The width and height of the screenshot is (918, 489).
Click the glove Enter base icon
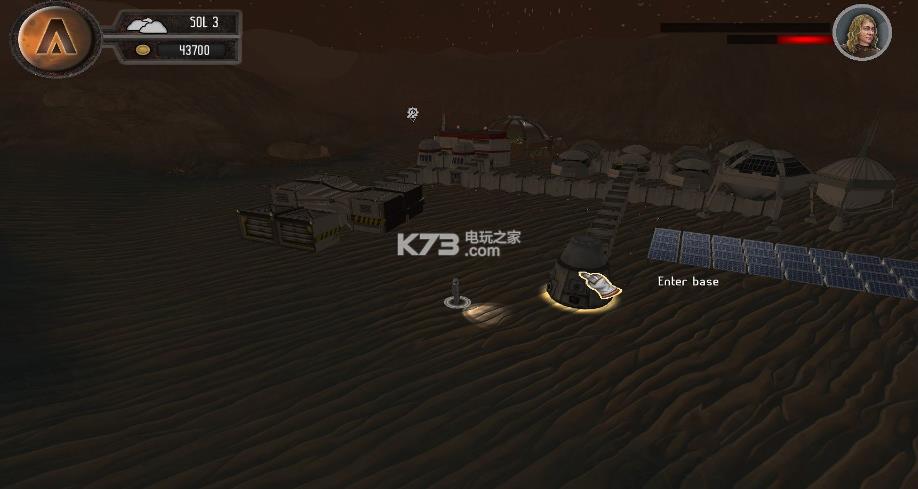pyautogui.click(x=598, y=285)
